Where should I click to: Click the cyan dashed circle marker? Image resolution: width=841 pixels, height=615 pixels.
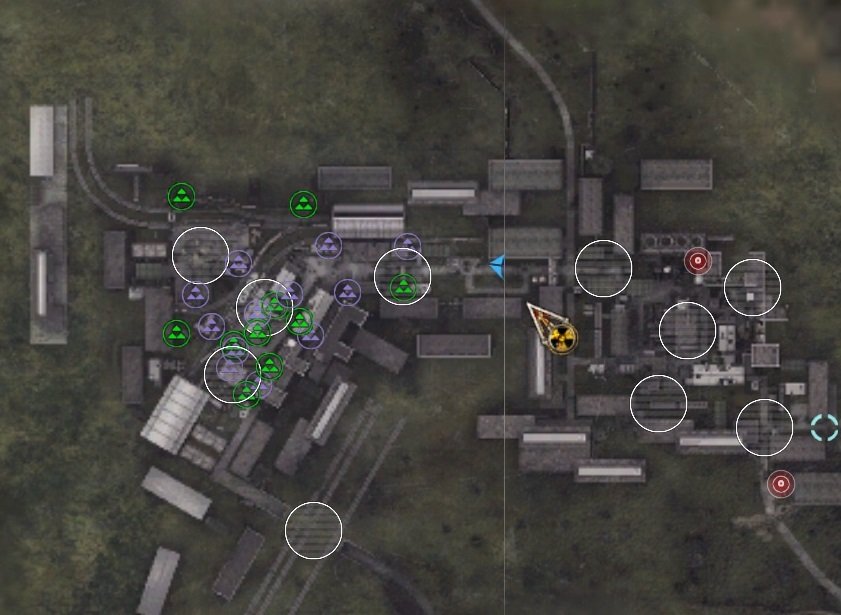click(x=825, y=428)
